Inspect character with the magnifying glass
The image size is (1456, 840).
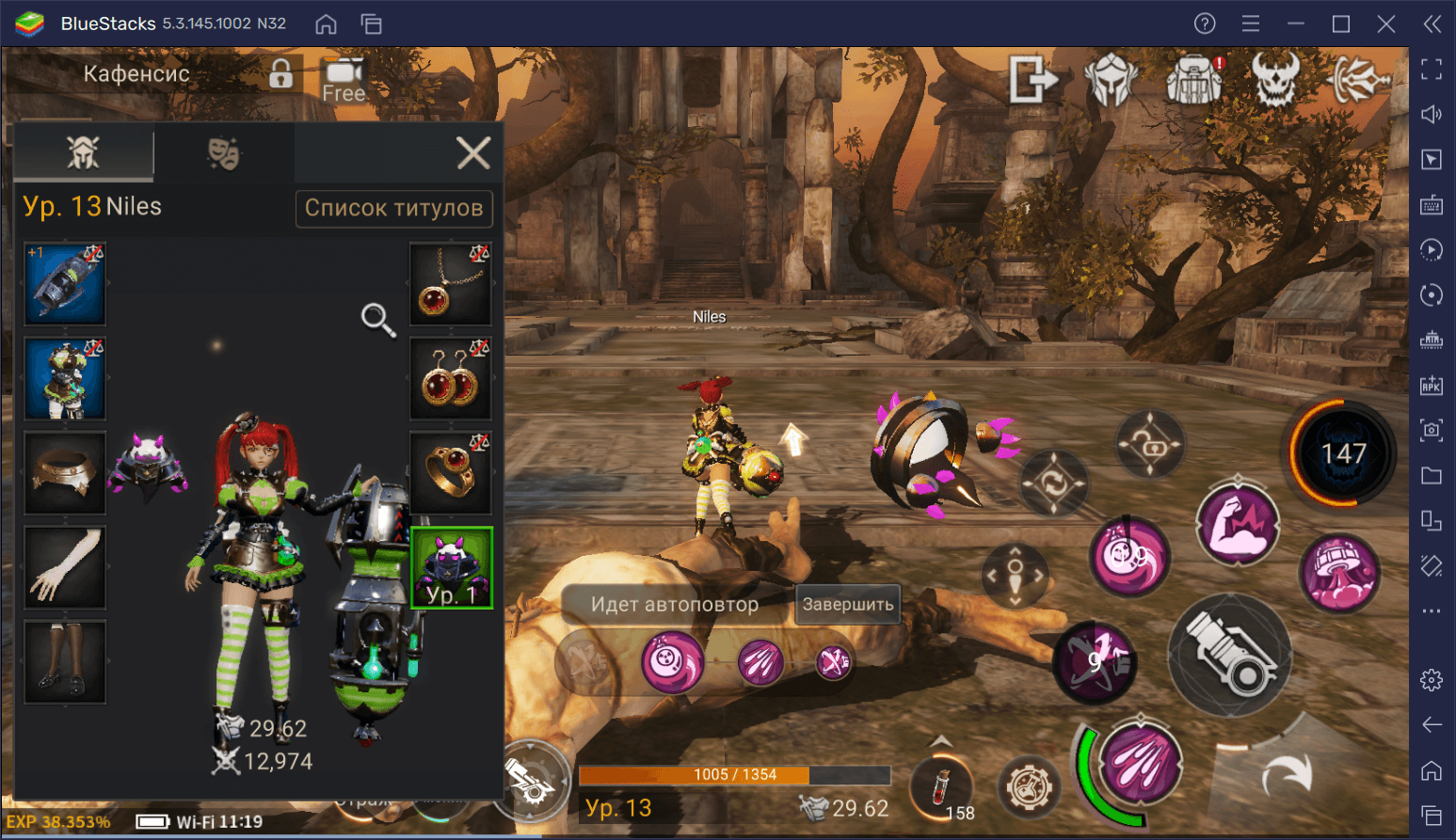click(377, 320)
